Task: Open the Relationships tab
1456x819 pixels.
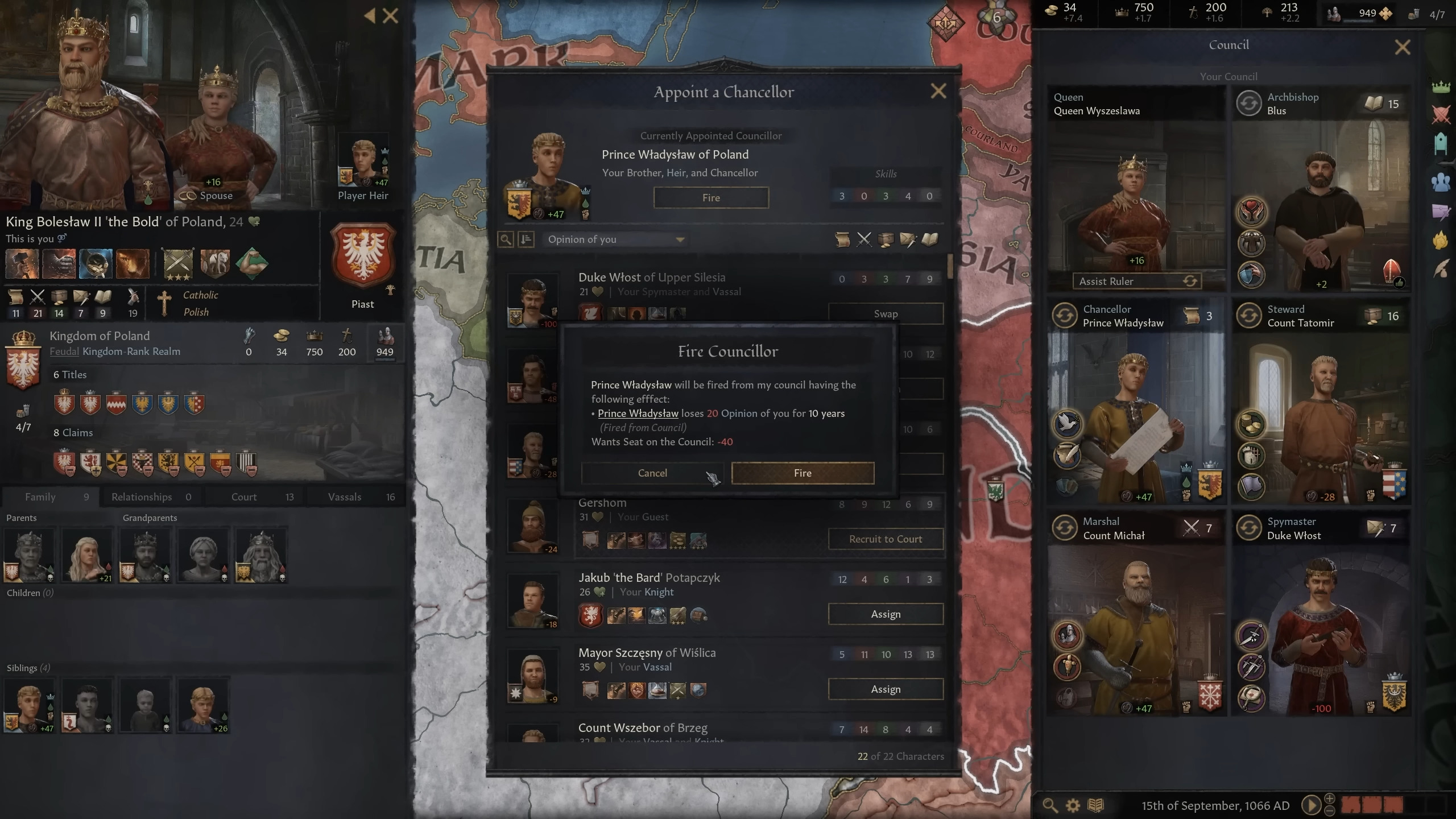Action: pyautogui.click(x=141, y=497)
